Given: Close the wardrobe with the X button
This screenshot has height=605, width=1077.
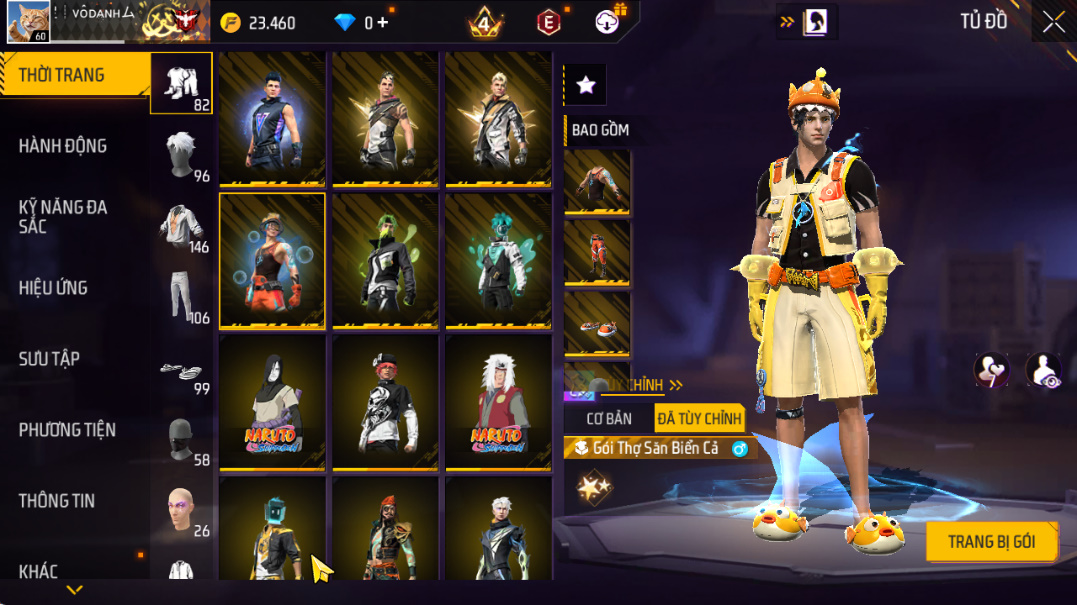Looking at the screenshot, I should pyautogui.click(x=1053, y=23).
